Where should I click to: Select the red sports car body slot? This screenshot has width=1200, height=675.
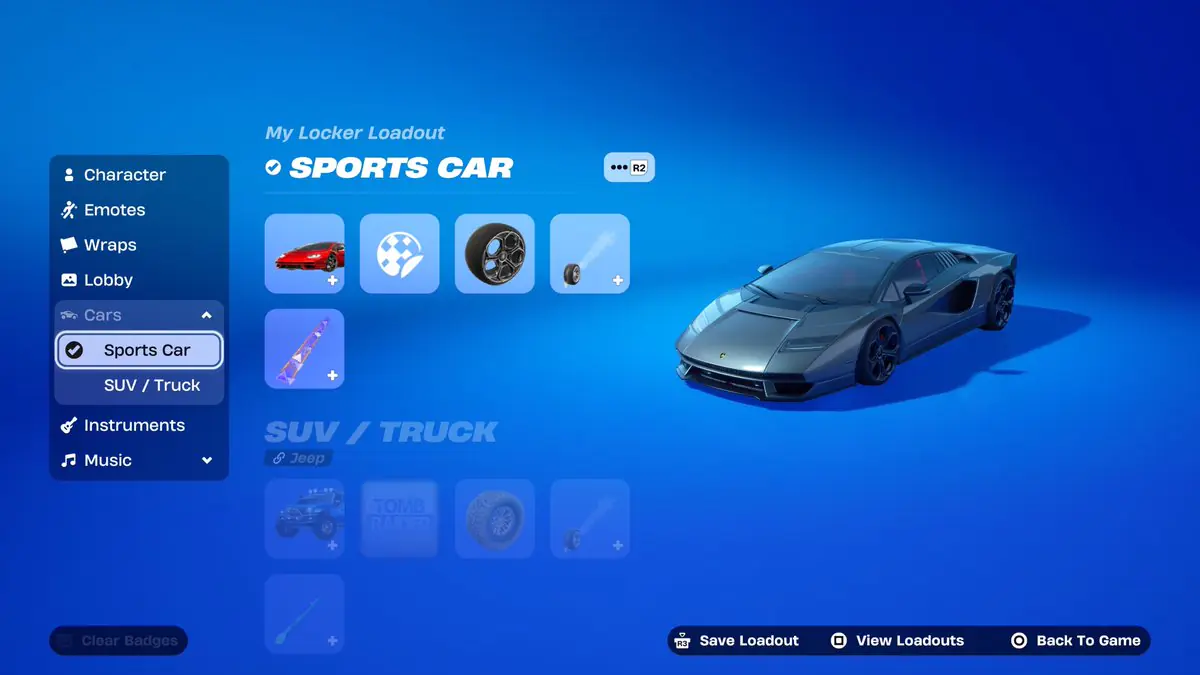point(304,253)
